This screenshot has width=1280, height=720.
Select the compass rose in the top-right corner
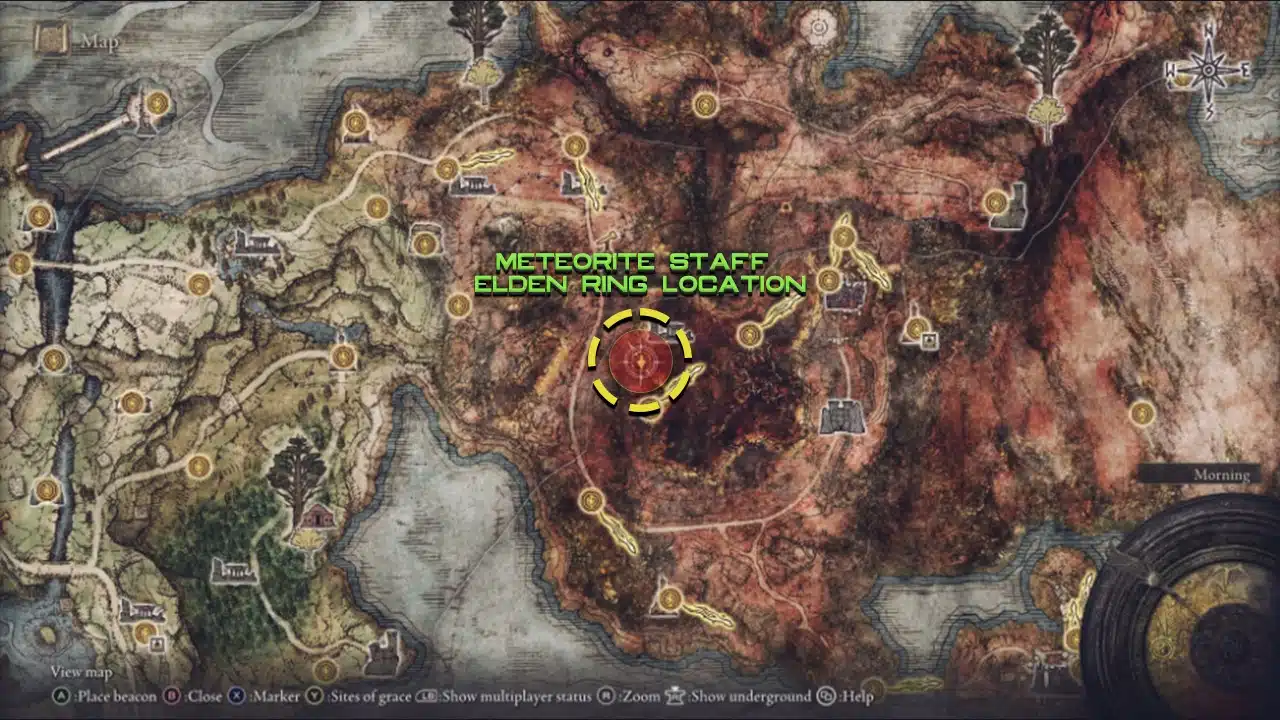point(1210,68)
